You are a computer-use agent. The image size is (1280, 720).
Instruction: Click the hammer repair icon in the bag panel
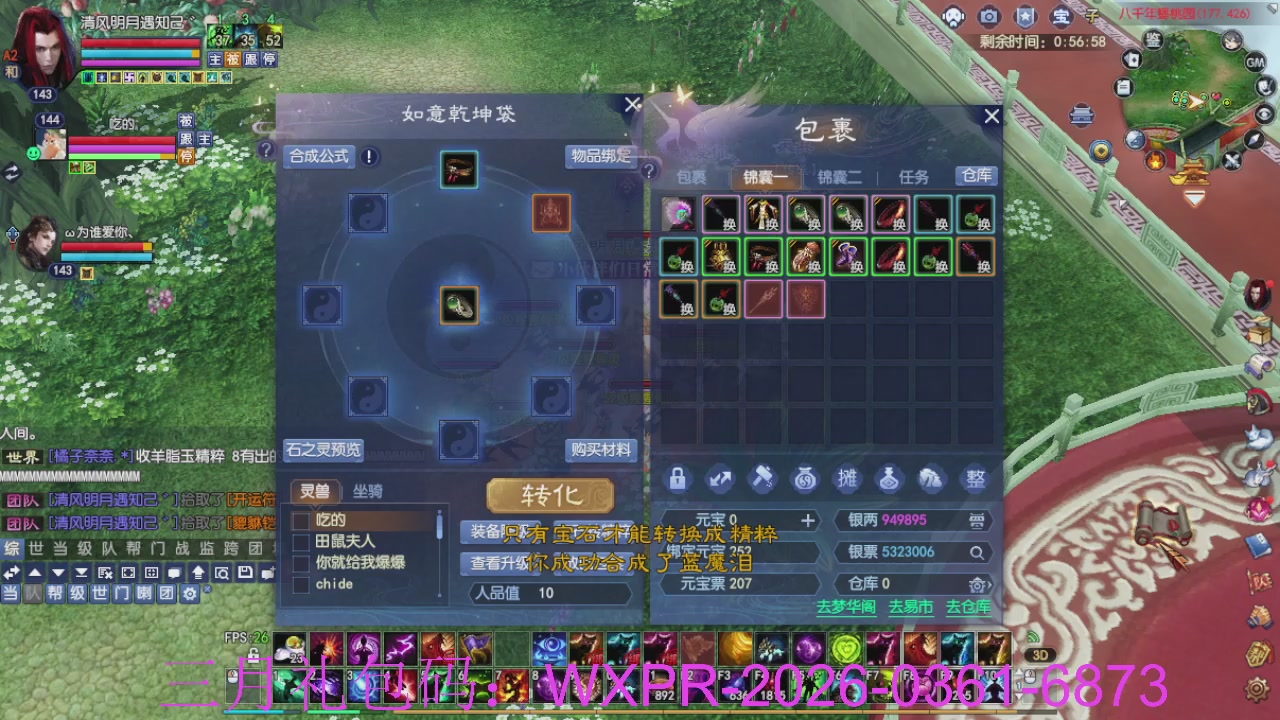[763, 479]
